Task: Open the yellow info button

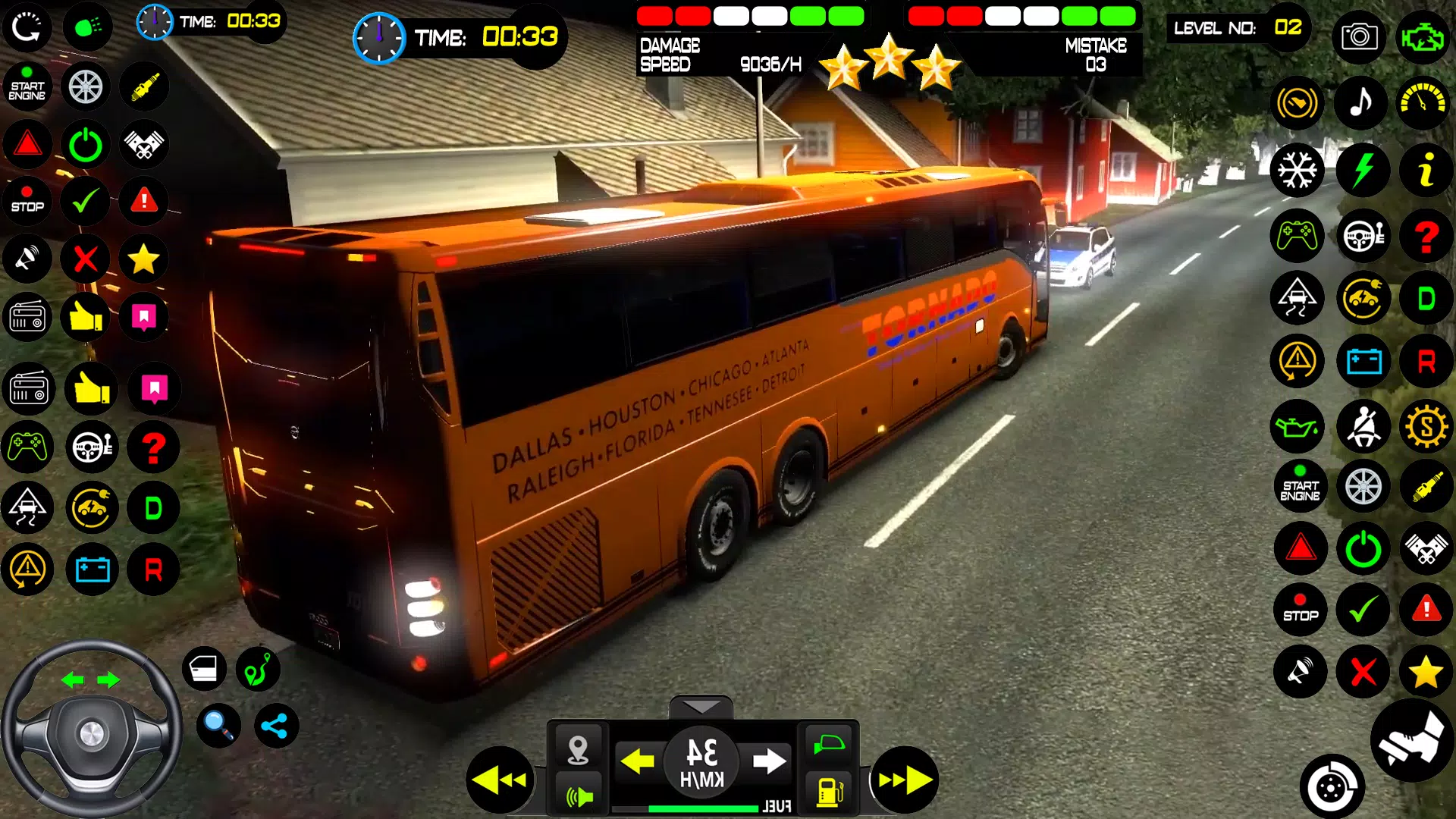Action: tap(1426, 170)
